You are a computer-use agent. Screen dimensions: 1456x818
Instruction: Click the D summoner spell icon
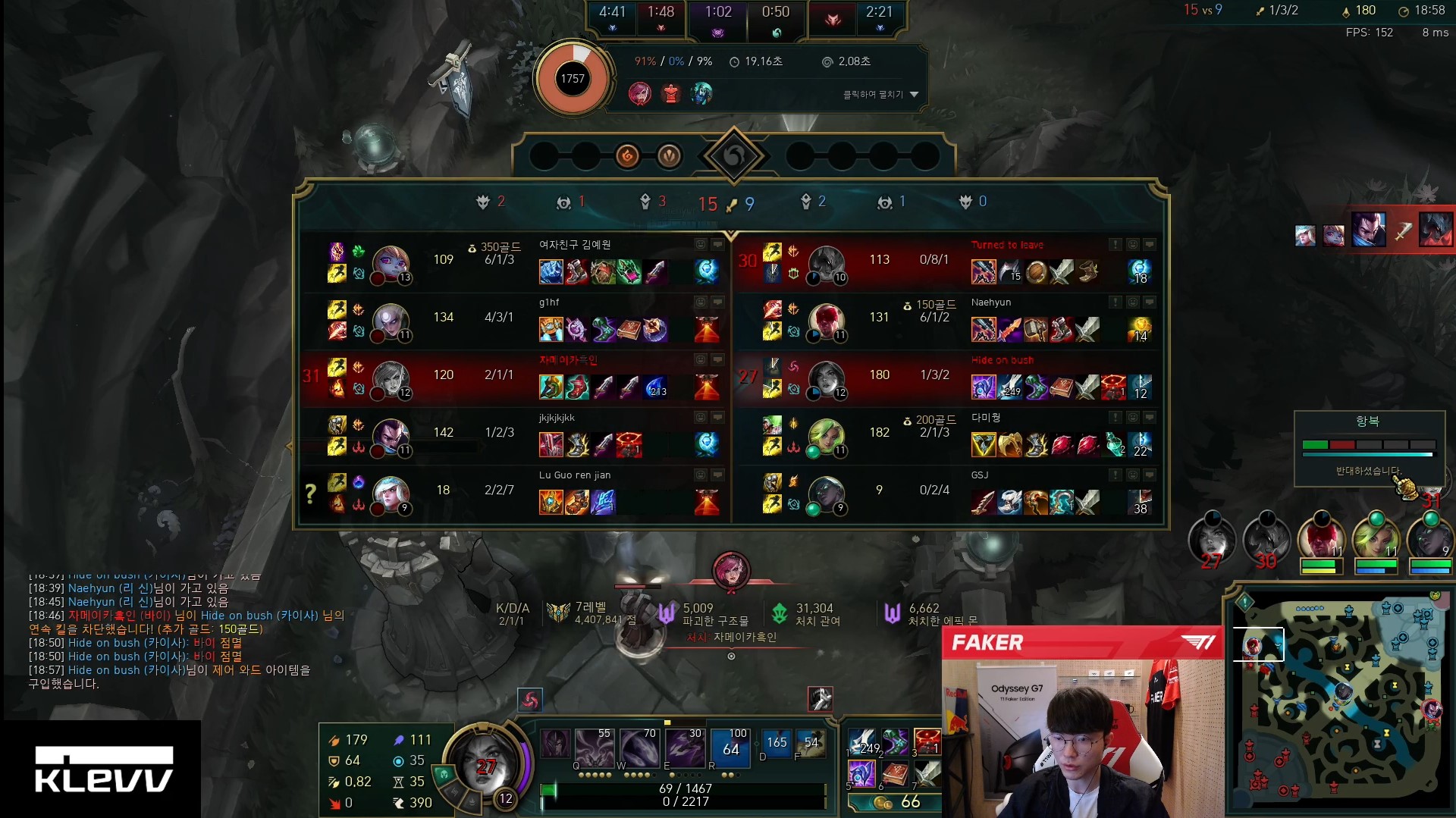775,744
